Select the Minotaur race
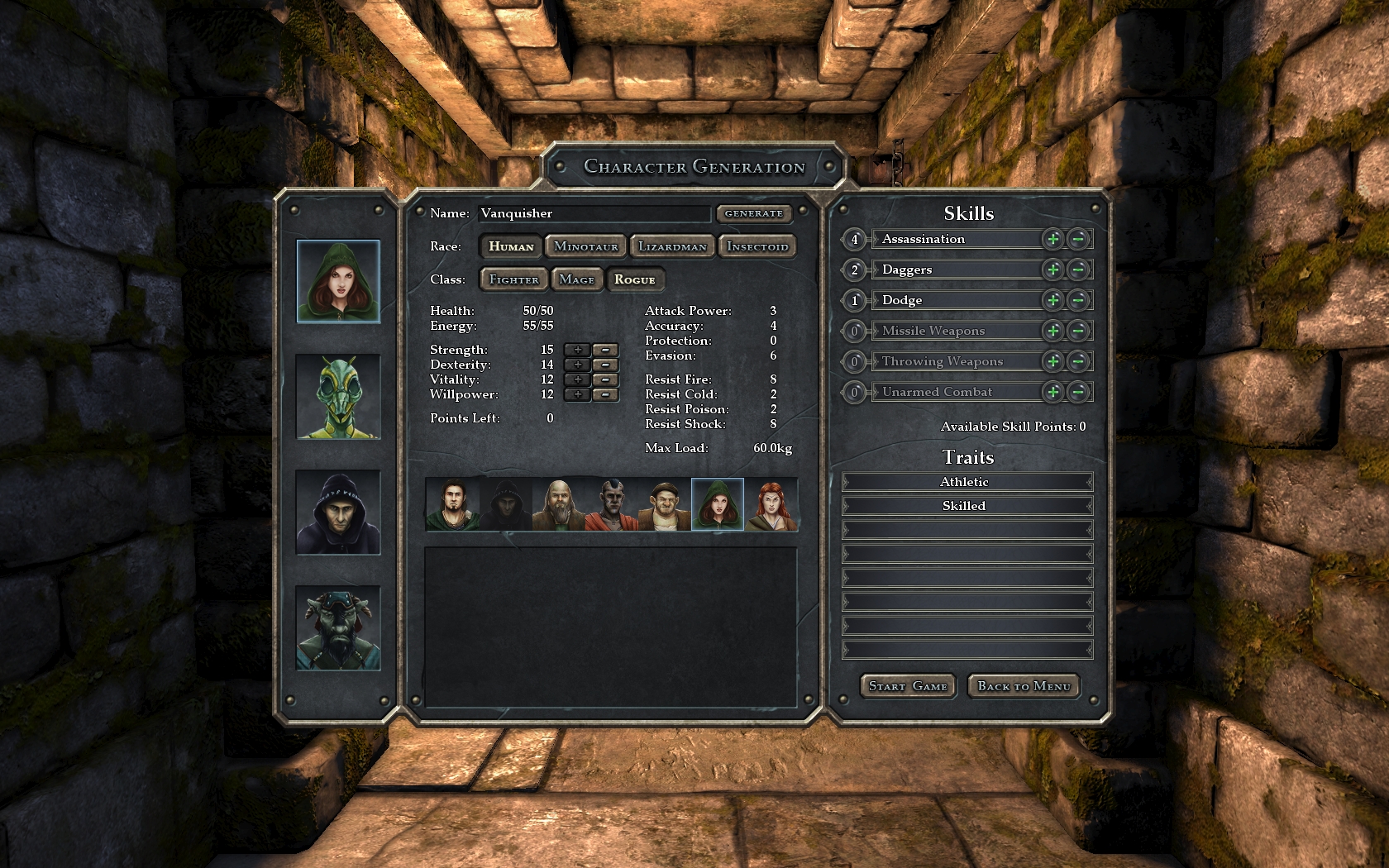The image size is (1389, 868). [585, 246]
